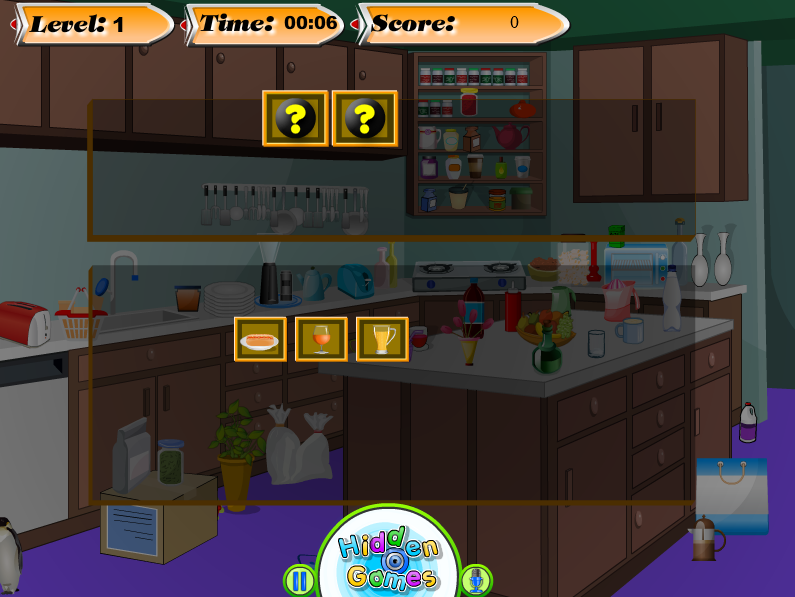The image size is (795, 597).
Task: Select the beer mug item tile
Action: [x=382, y=339]
